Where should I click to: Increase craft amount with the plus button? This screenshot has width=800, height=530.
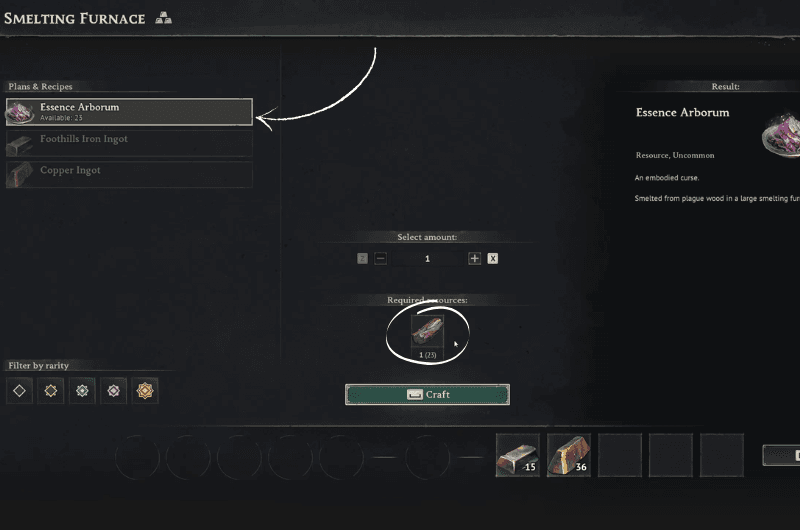(474, 258)
